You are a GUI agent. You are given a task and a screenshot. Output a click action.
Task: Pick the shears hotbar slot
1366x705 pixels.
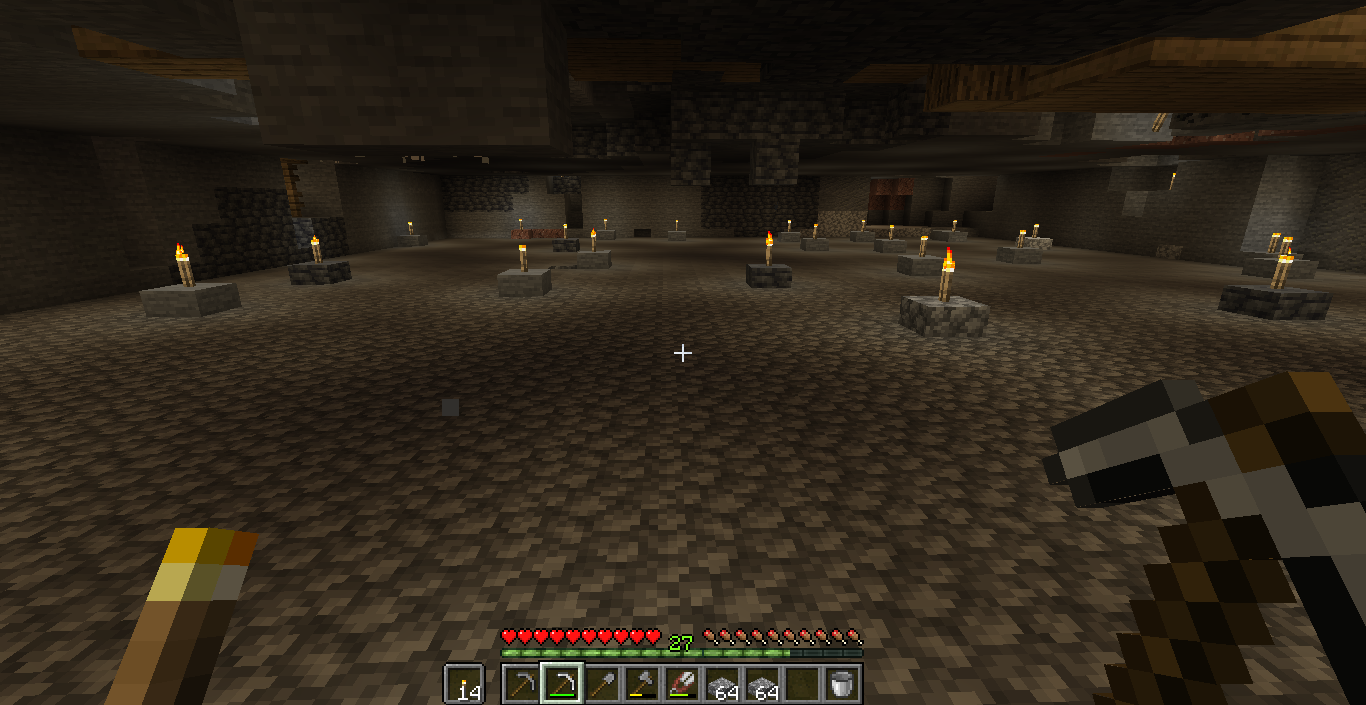(x=681, y=684)
